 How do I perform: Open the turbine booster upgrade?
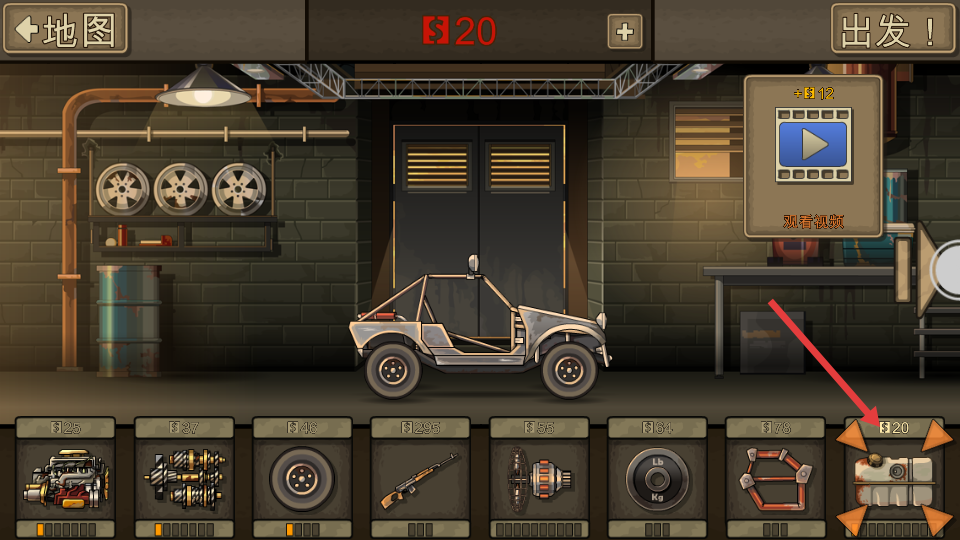539,478
